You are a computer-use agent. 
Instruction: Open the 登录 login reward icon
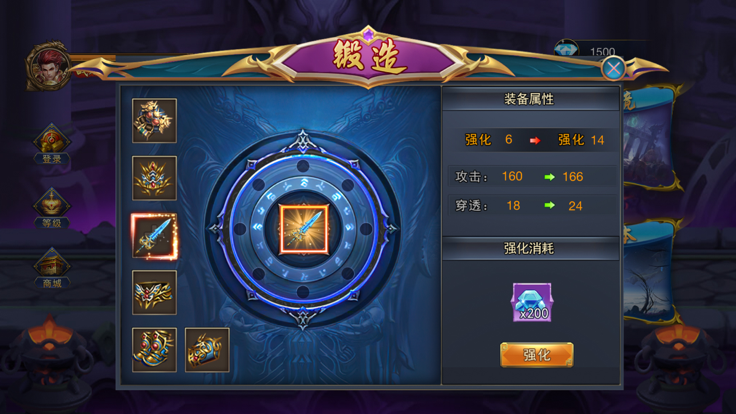[x=50, y=141]
